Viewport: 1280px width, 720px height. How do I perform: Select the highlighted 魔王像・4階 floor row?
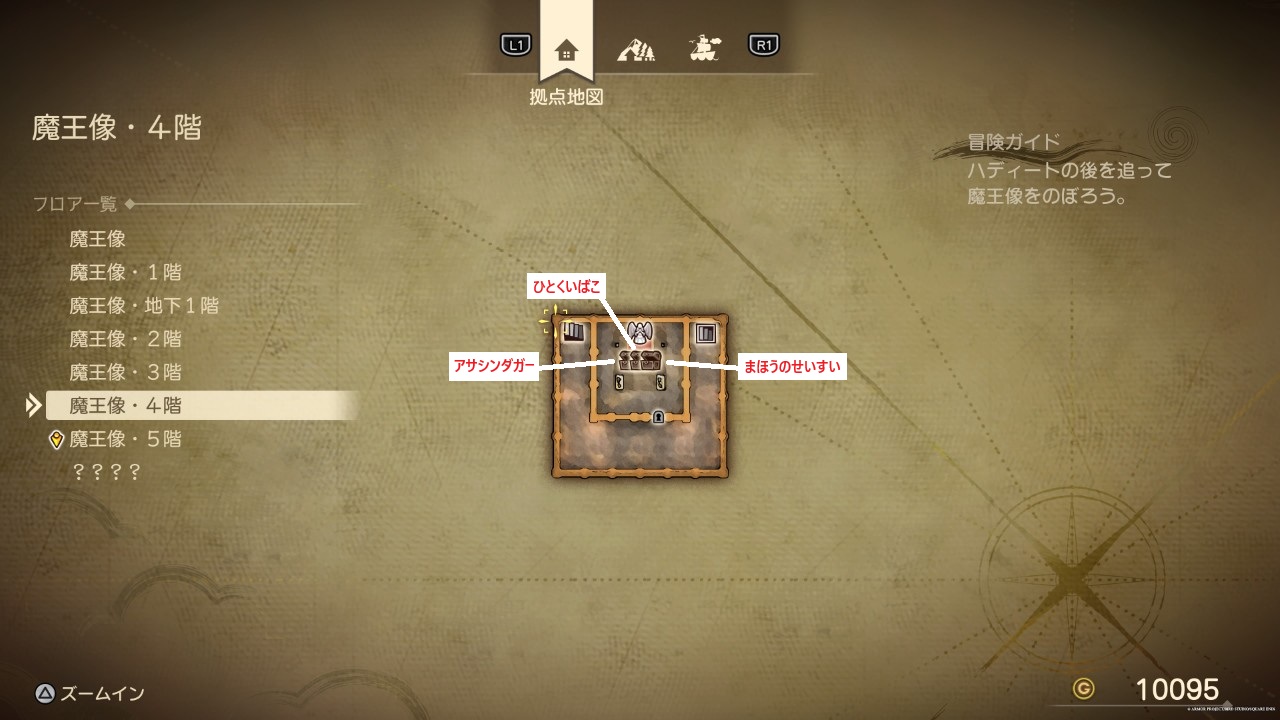click(125, 405)
